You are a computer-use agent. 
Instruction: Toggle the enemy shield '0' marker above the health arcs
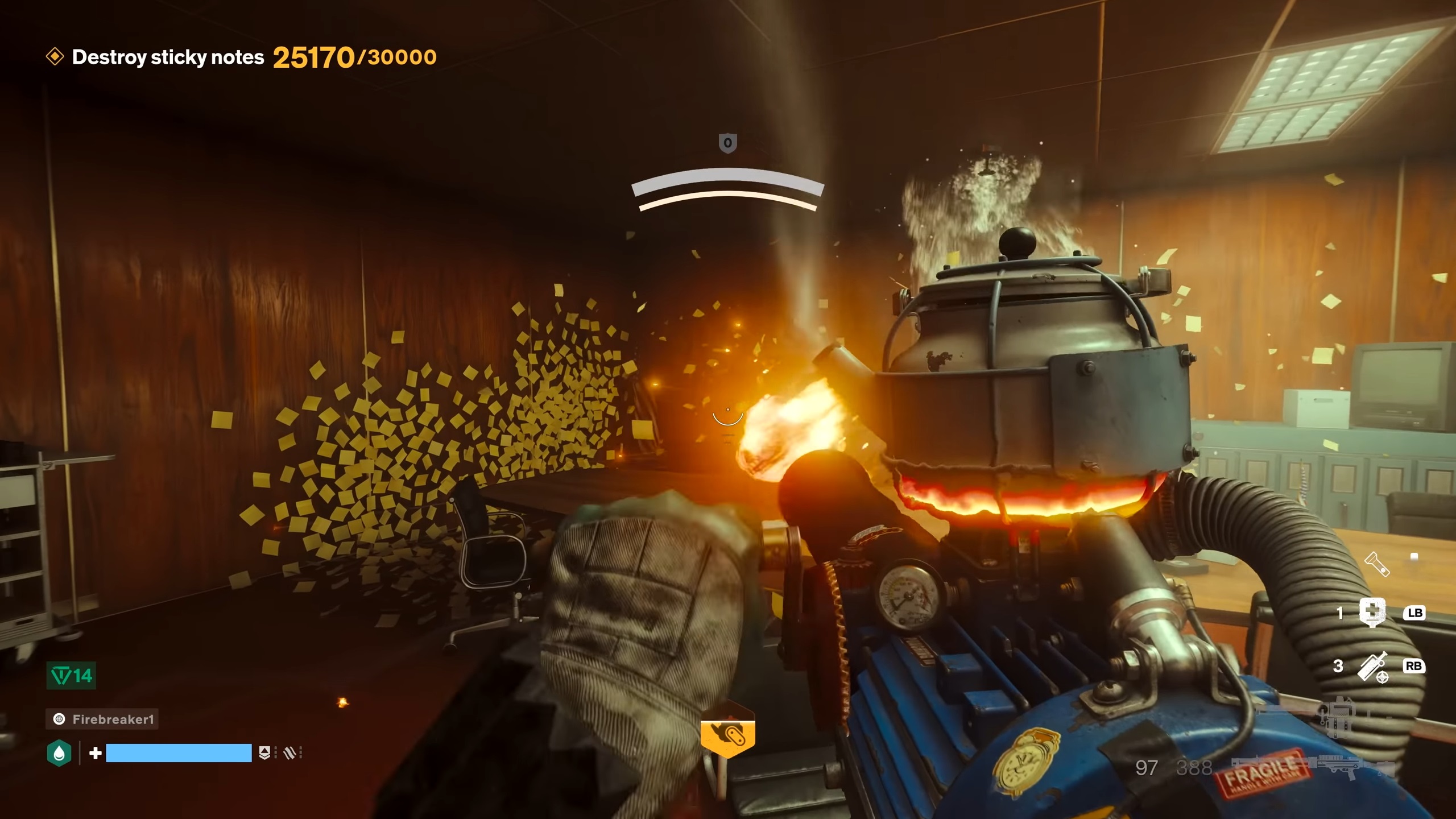click(728, 143)
